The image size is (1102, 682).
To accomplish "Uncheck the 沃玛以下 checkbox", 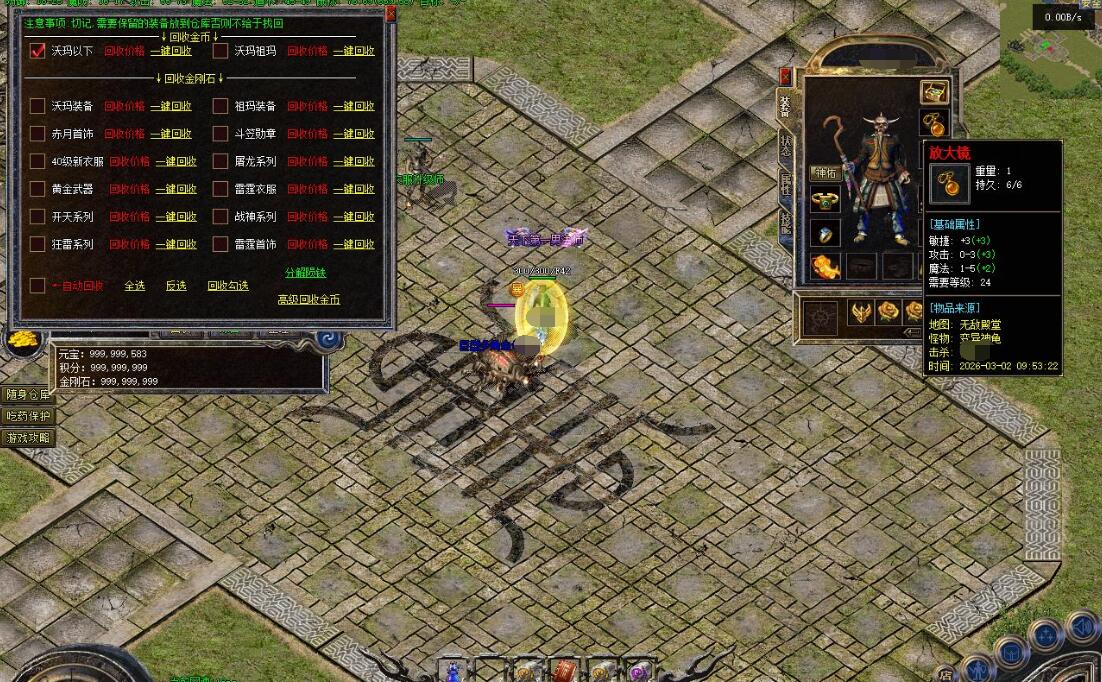I will (x=38, y=51).
